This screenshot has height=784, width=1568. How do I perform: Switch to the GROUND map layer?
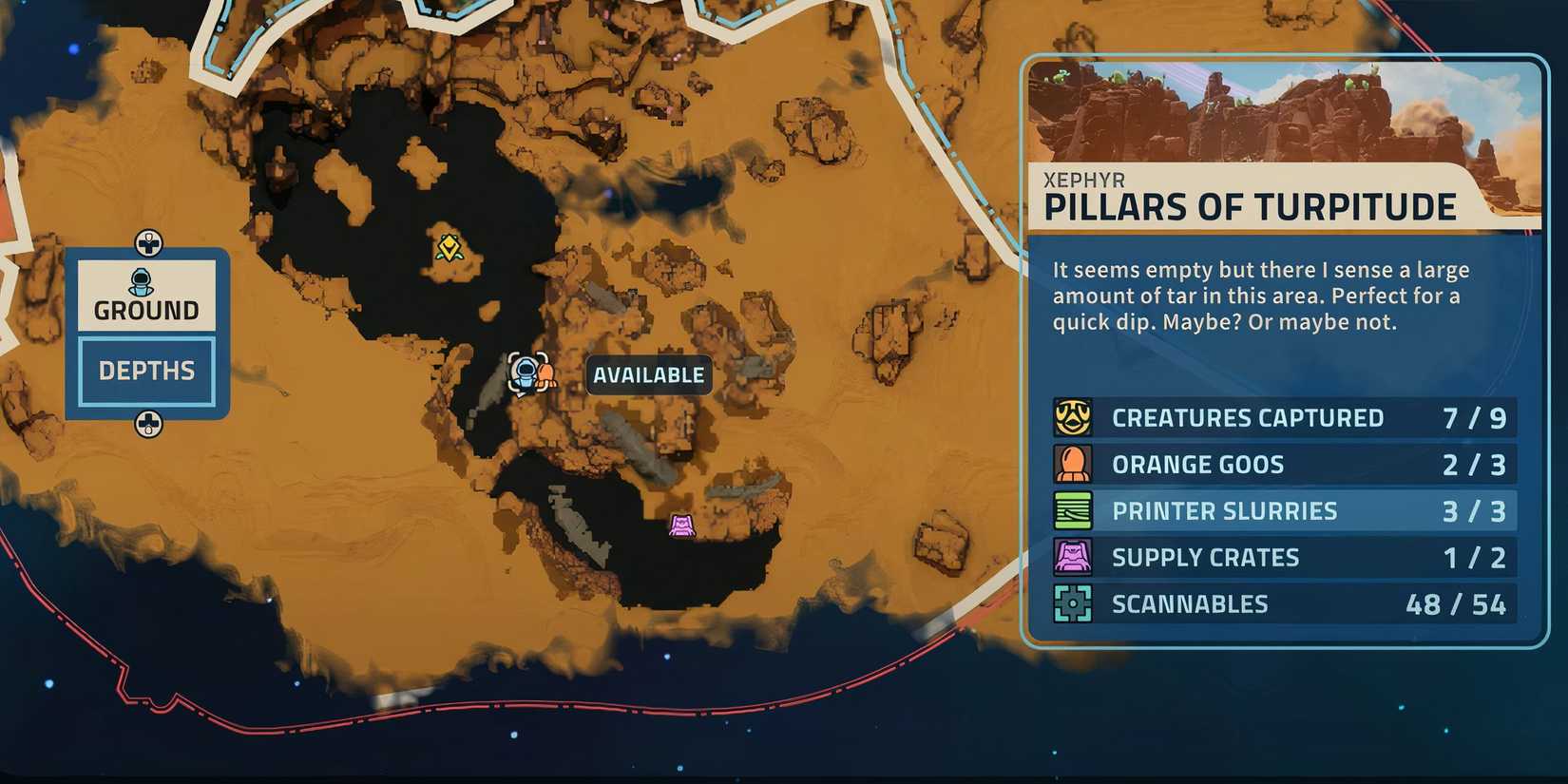pos(146,308)
